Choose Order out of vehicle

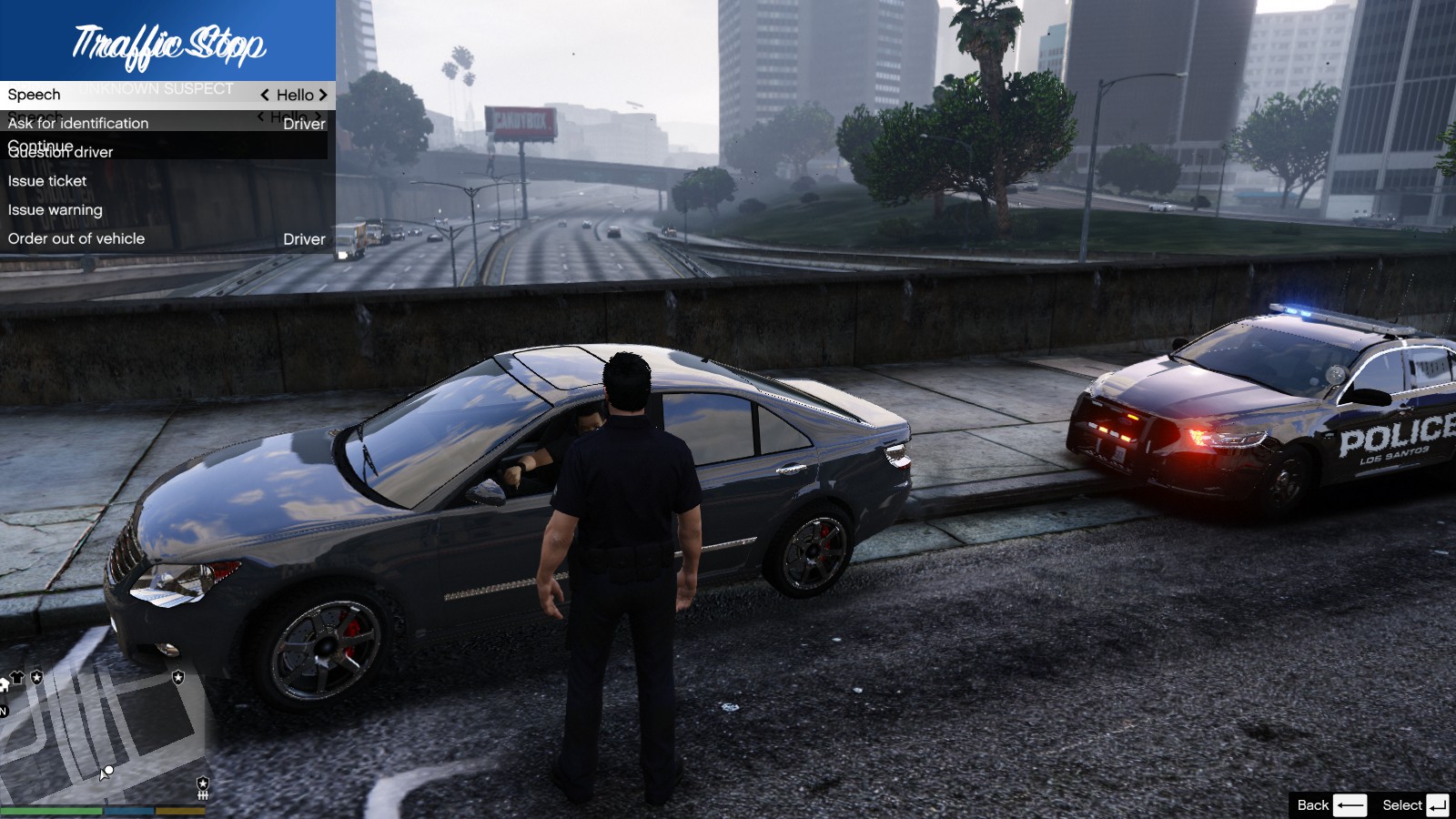(76, 238)
